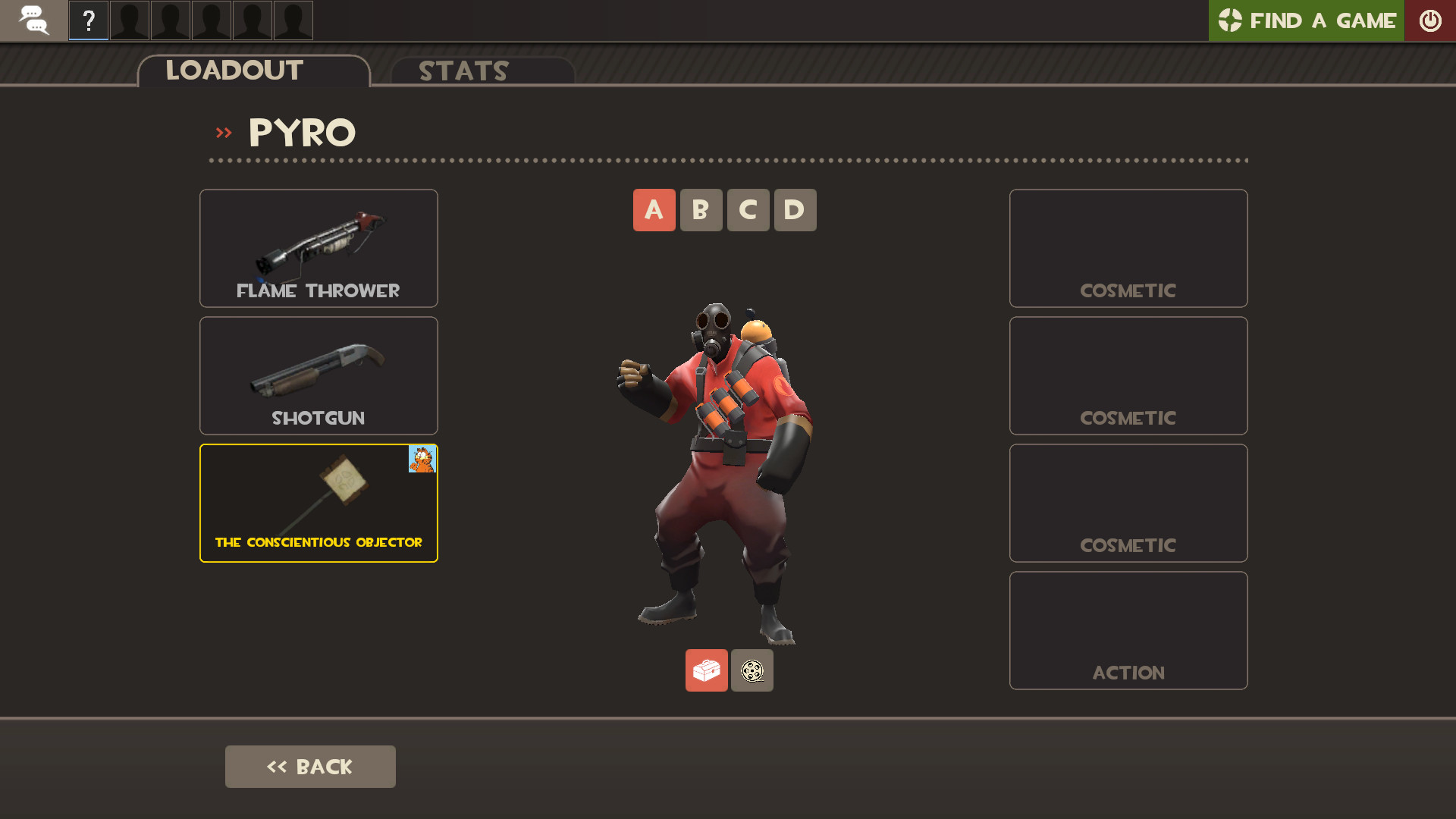Click the power quit icon top-right
The width and height of the screenshot is (1456, 819).
pos(1431,20)
